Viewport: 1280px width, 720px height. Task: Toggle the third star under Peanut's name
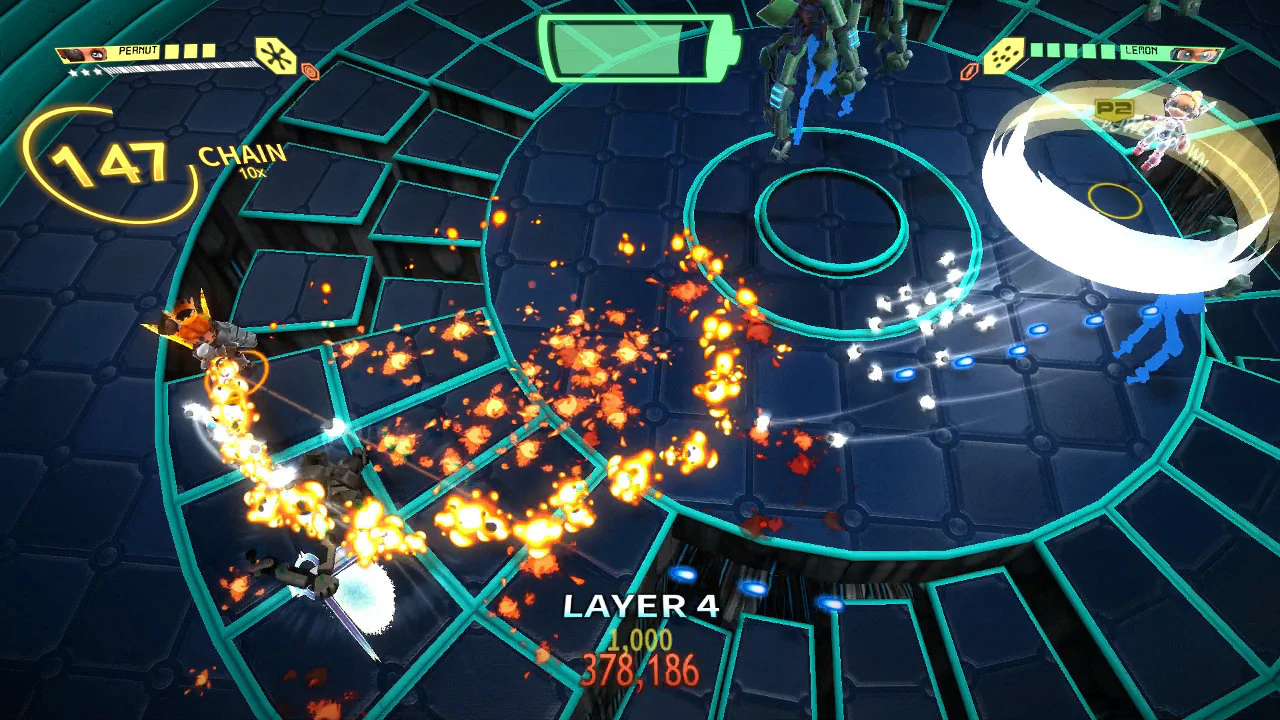click(x=99, y=72)
